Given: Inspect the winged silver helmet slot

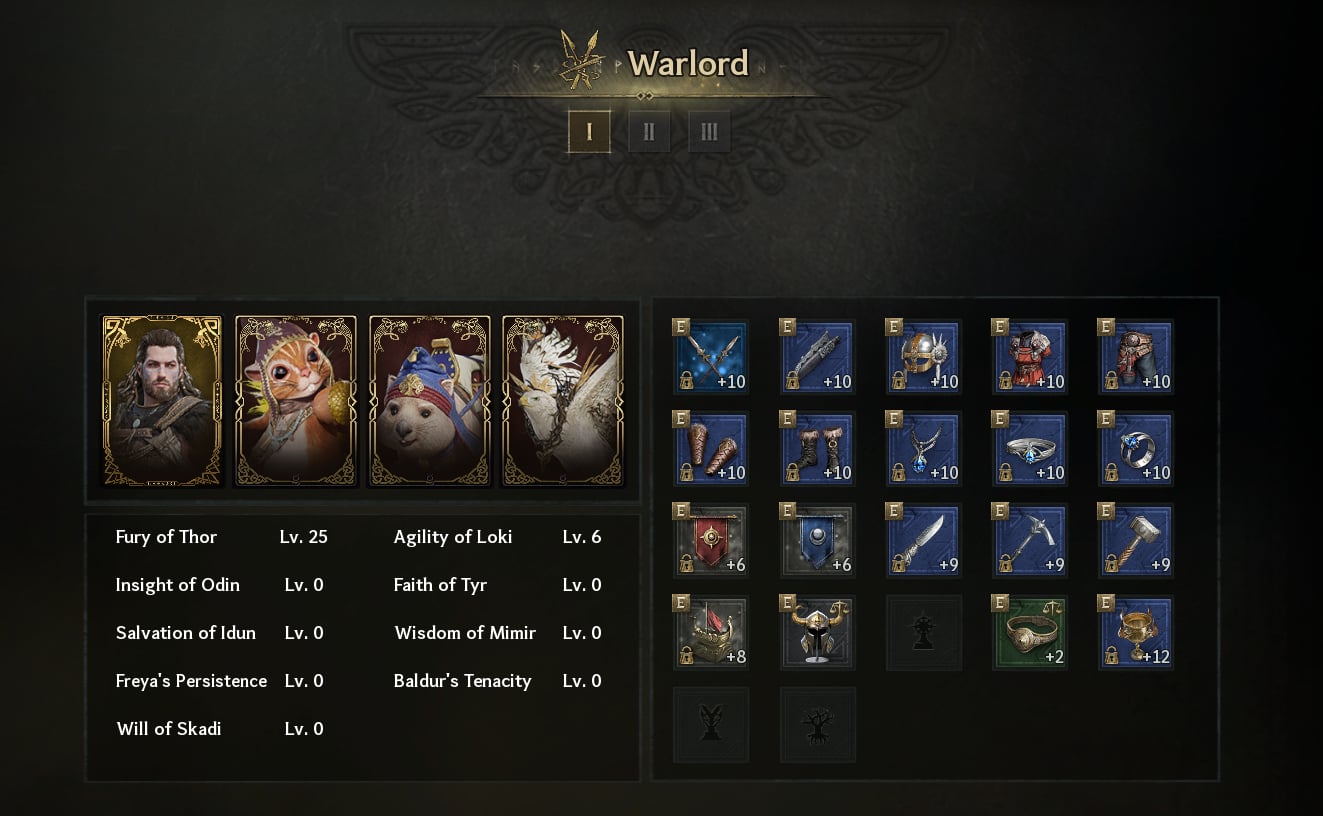Looking at the screenshot, I should coord(923,357).
